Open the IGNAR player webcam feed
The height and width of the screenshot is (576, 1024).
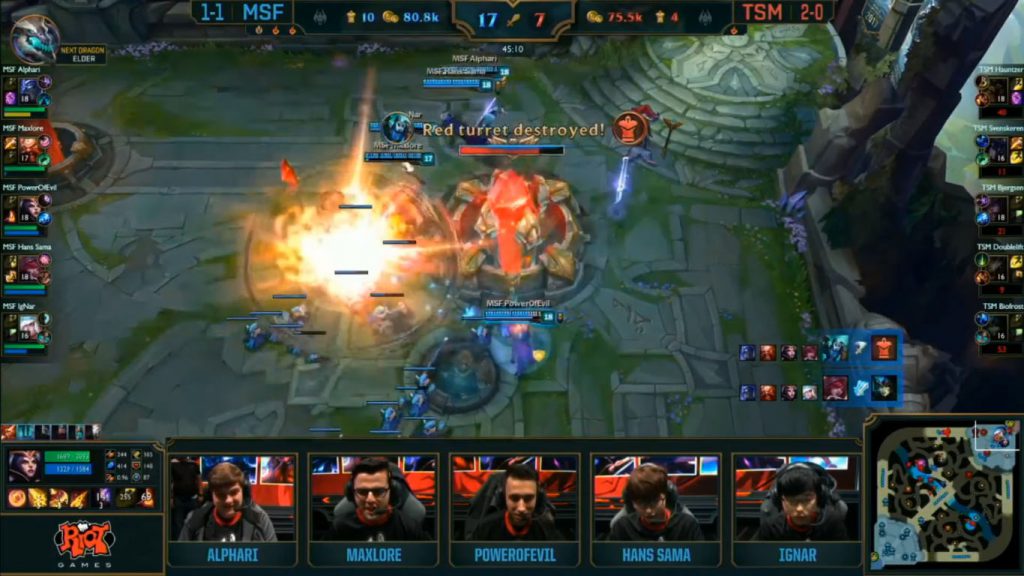pos(796,497)
